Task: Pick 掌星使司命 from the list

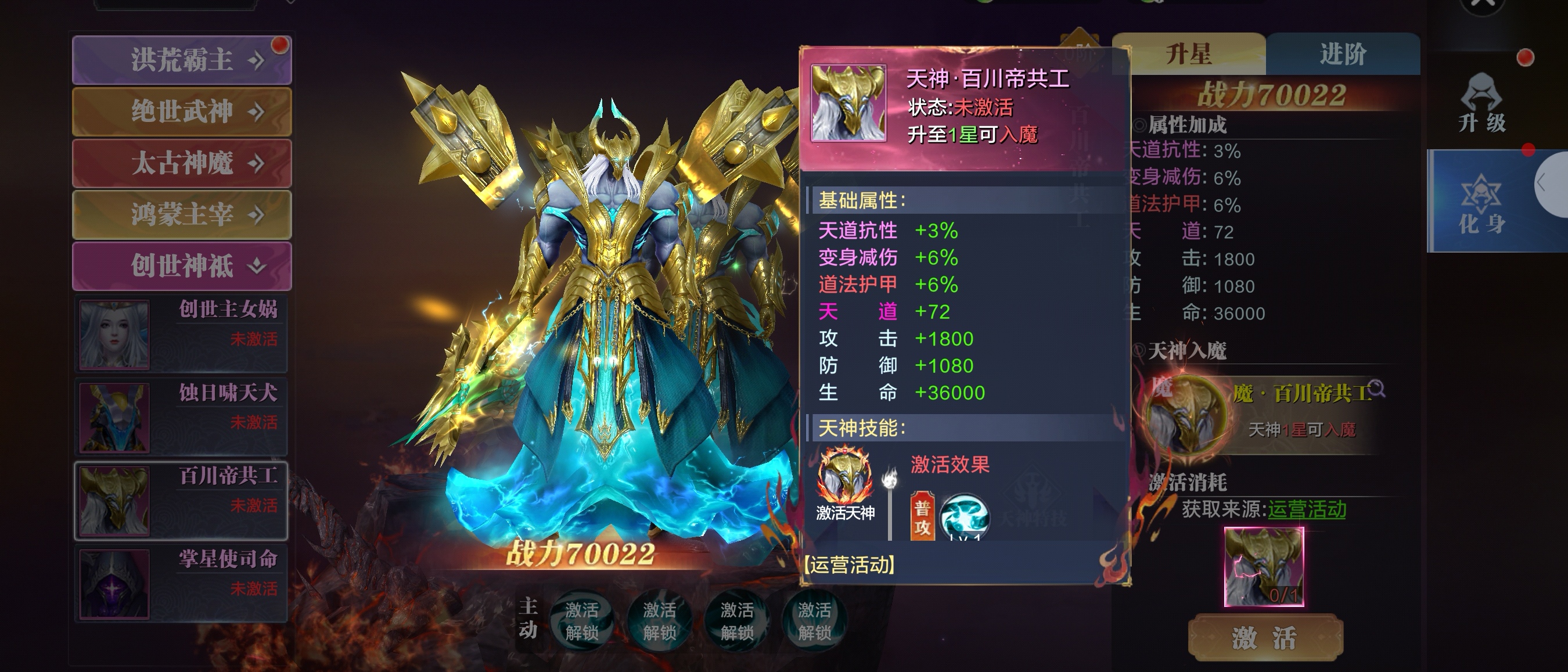Action: tap(181, 584)
